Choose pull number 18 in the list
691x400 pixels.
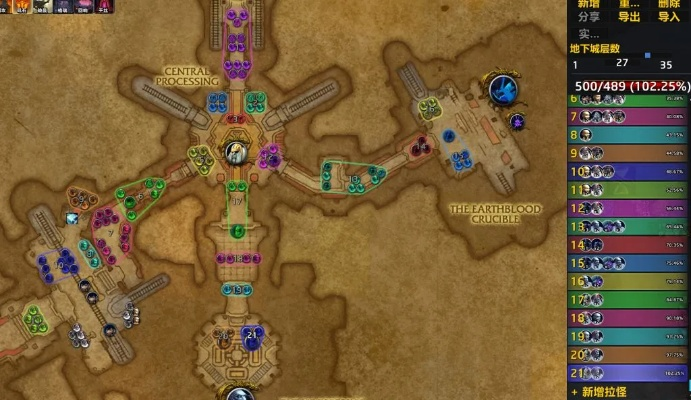pos(628,317)
